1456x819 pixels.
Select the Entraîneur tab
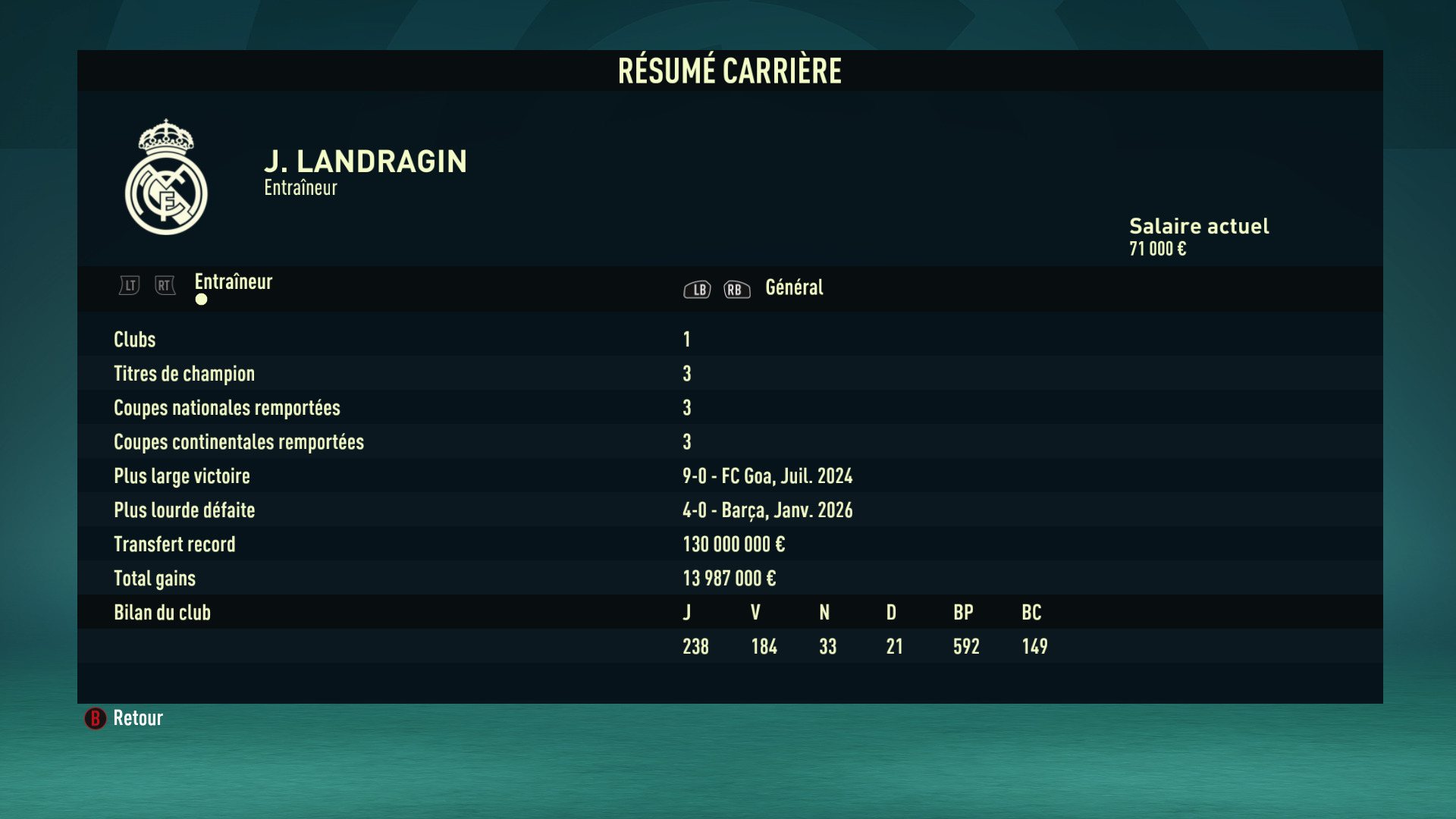233,282
